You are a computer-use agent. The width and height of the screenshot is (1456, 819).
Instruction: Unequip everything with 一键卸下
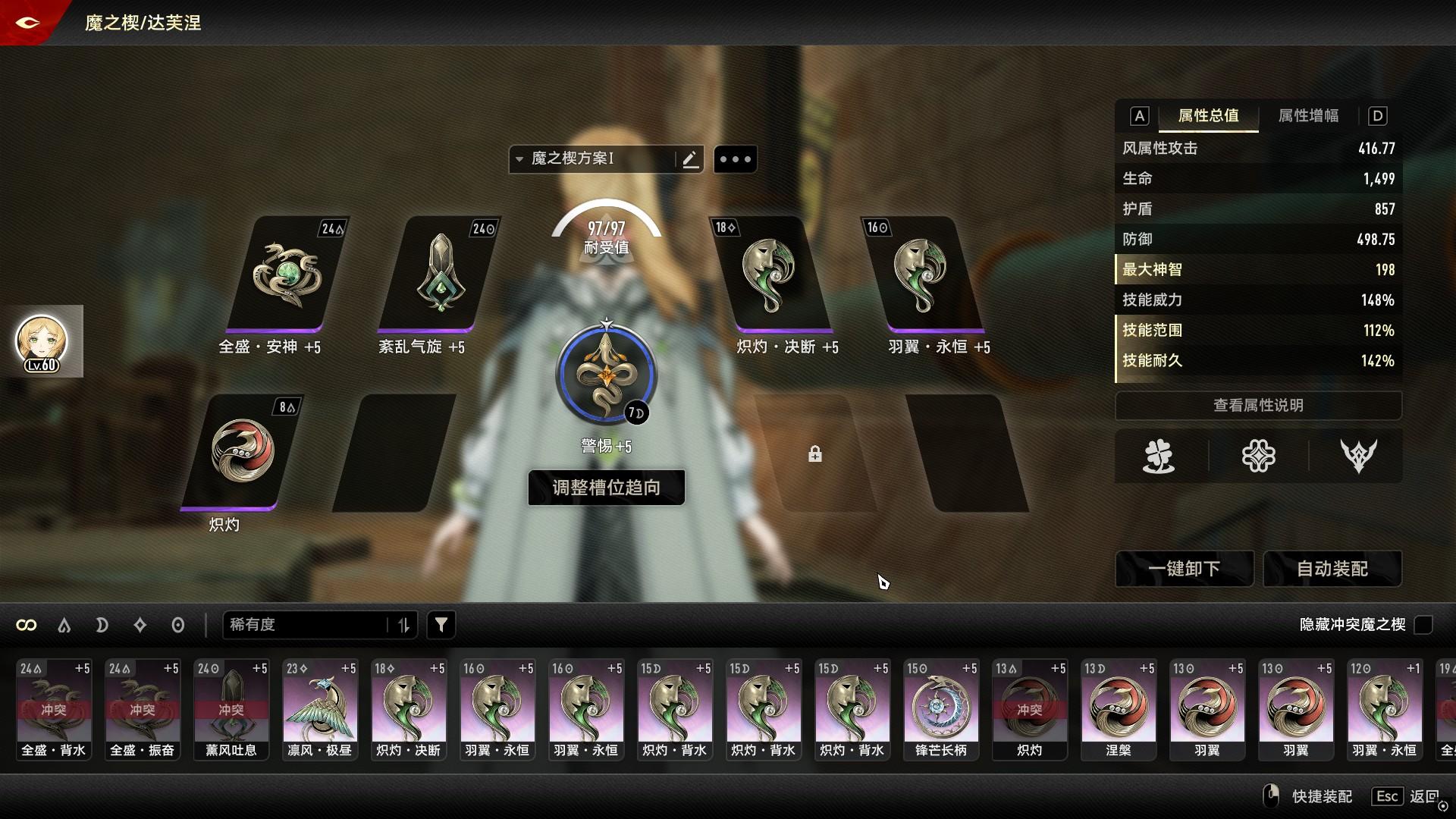[x=1184, y=569]
